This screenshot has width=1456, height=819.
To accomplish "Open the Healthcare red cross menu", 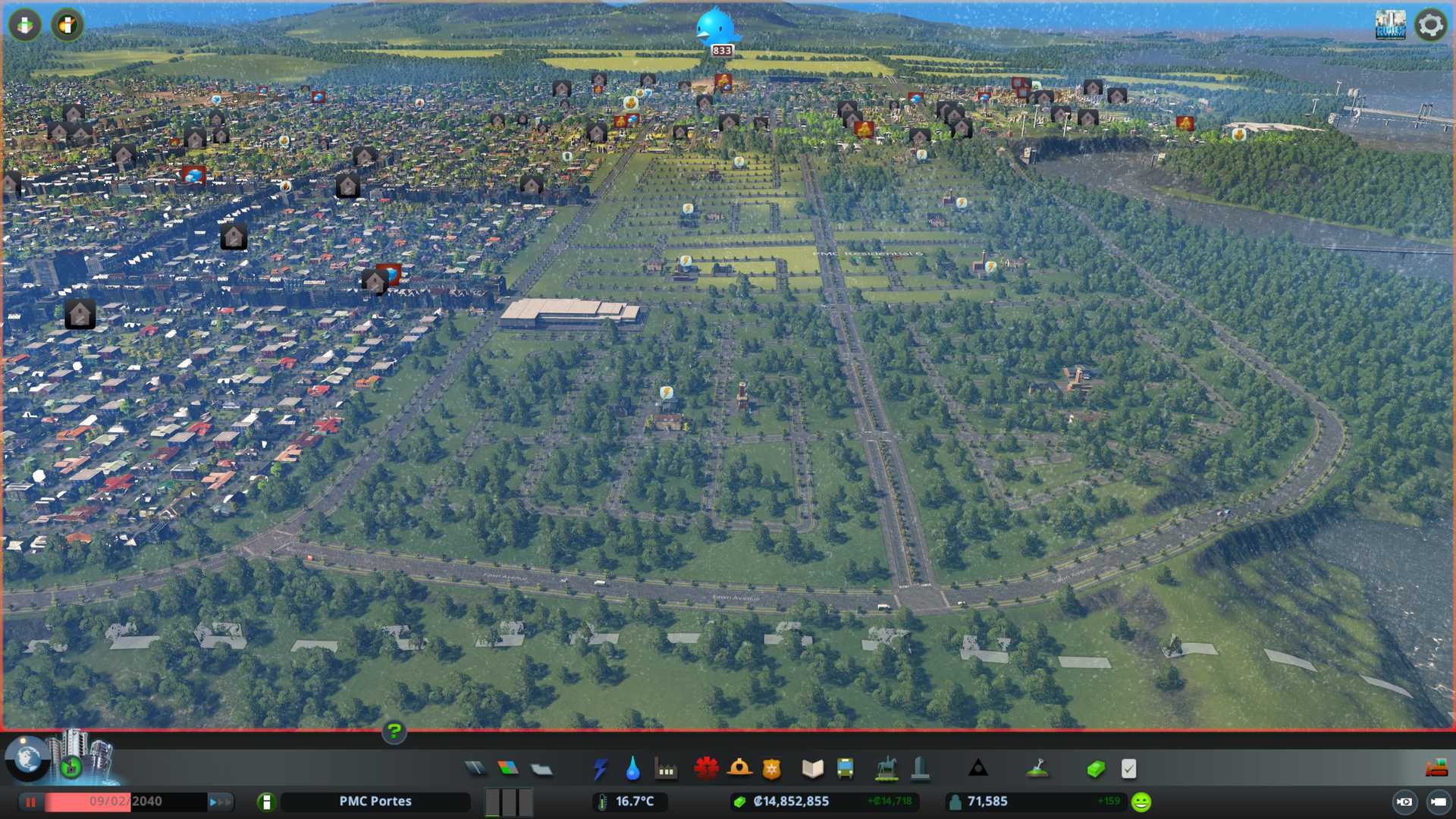I will tap(706, 769).
